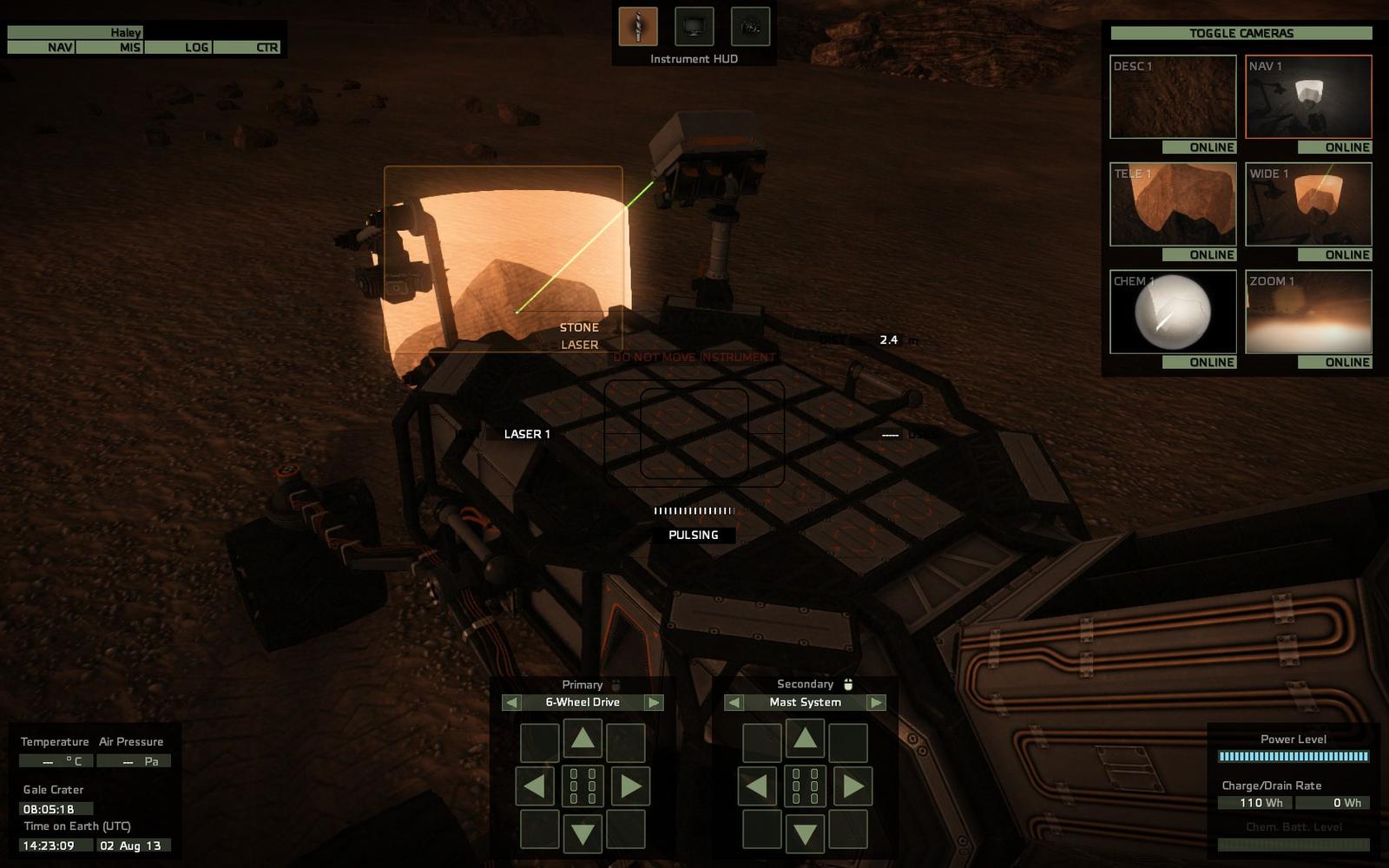Show the WIDE 1 camera view
Viewport: 1389px width, 868px height.
tap(1308, 204)
